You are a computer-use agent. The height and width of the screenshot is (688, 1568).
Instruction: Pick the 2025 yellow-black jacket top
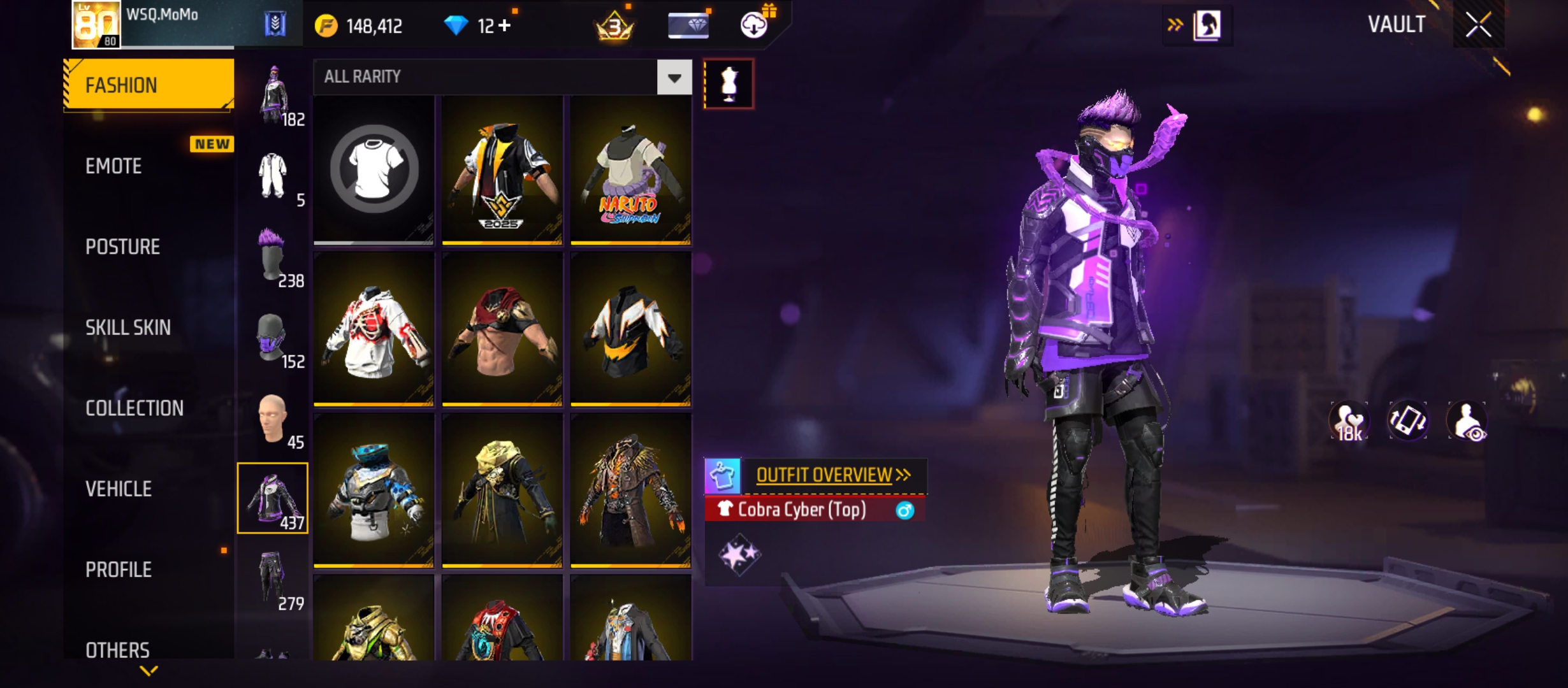pyautogui.click(x=502, y=169)
